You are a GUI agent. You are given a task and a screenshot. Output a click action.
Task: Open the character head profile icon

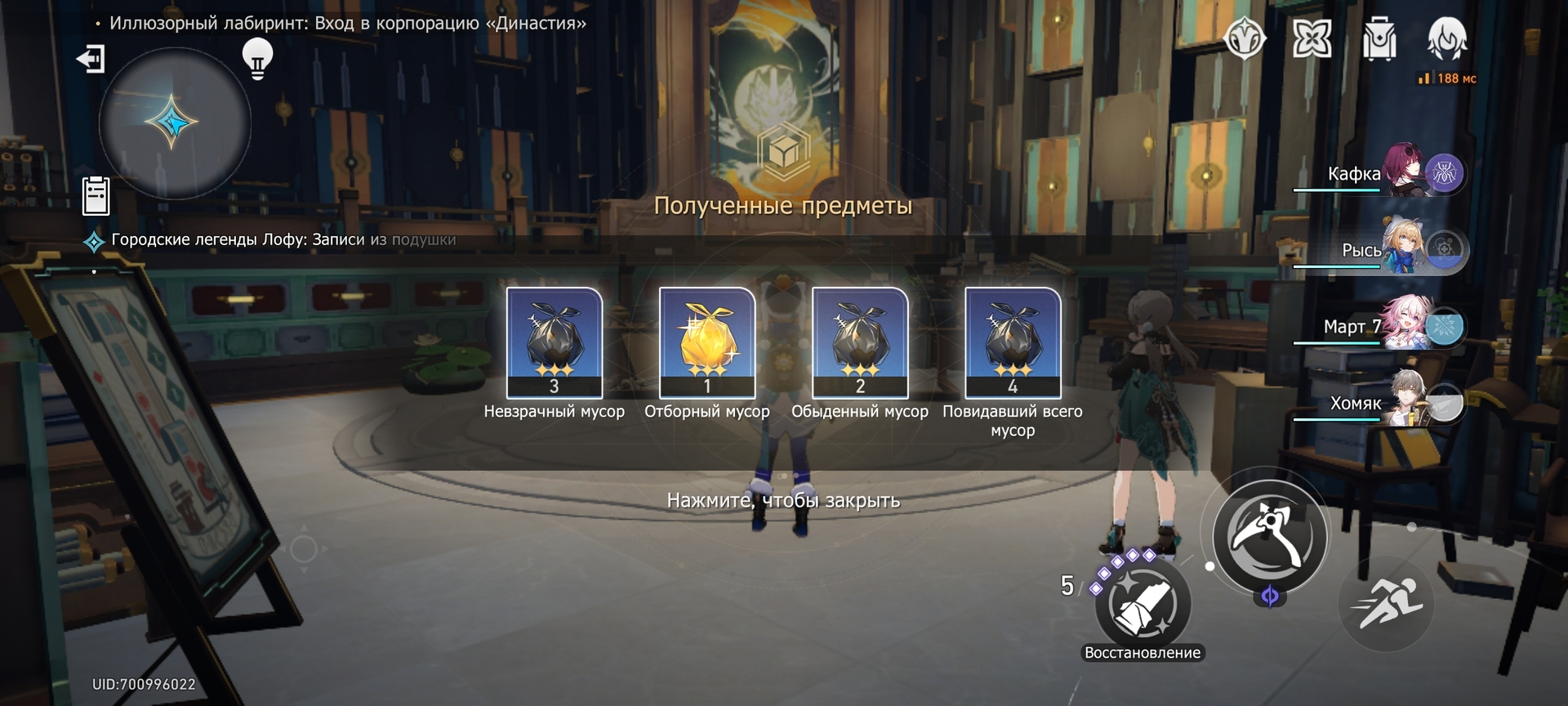(1446, 38)
